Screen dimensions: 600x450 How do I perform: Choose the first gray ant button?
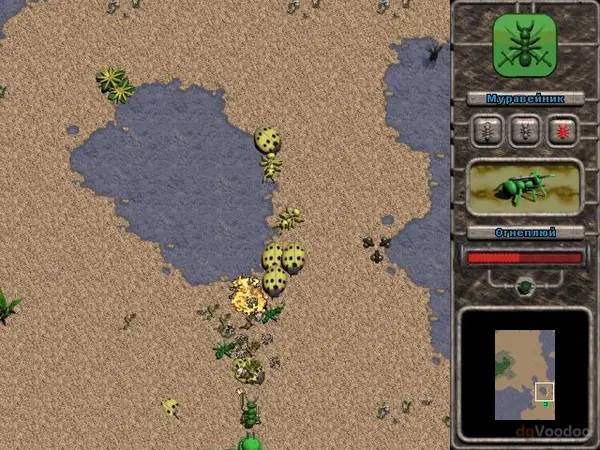(487, 131)
